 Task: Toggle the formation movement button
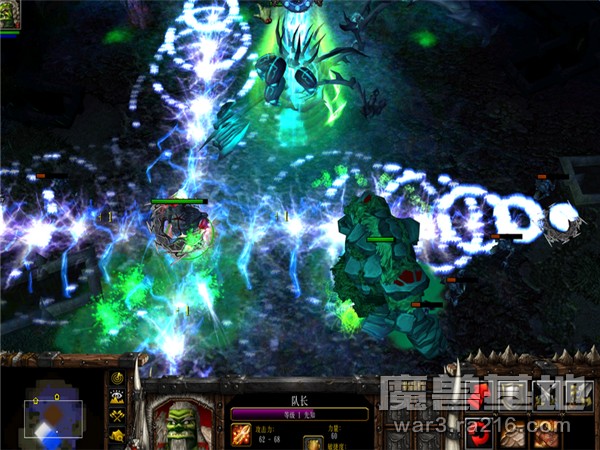[117, 434]
